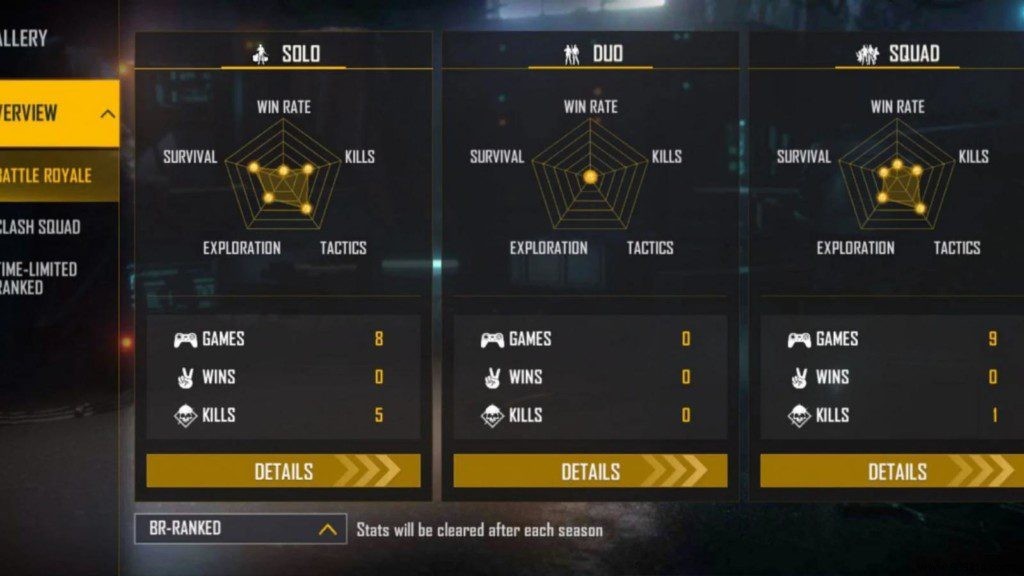View Details for Duo mode
The width and height of the screenshot is (1024, 576).
(590, 471)
